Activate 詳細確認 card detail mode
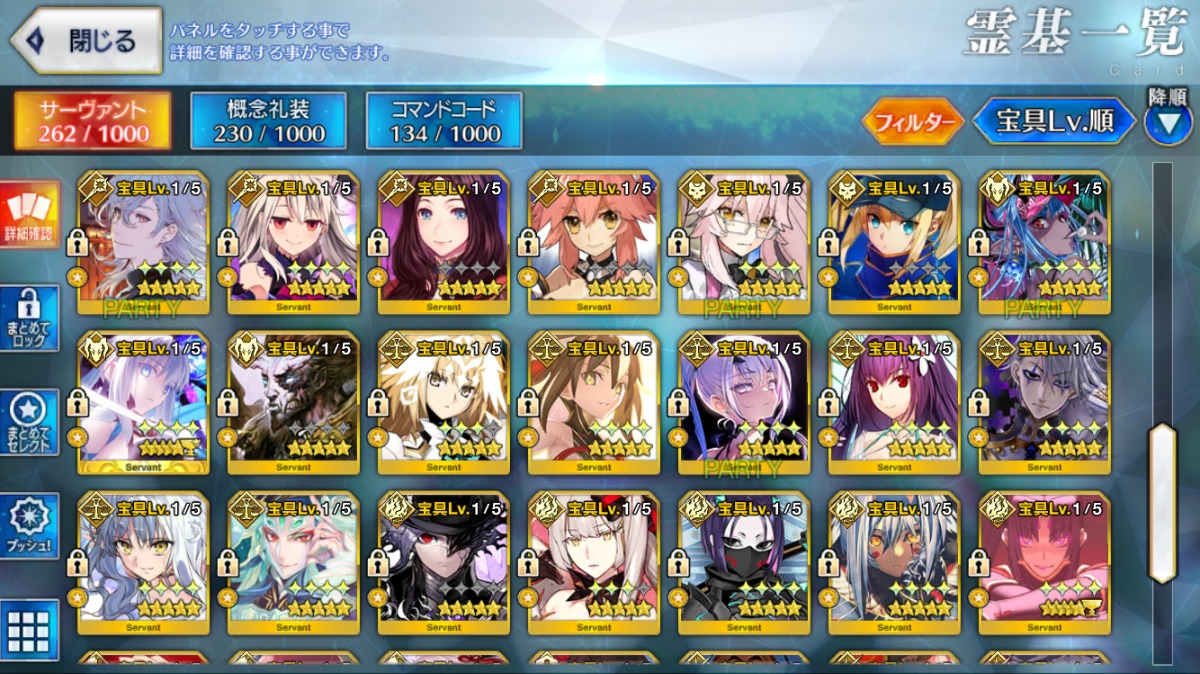Image resolution: width=1200 pixels, height=674 pixels. 29,215
